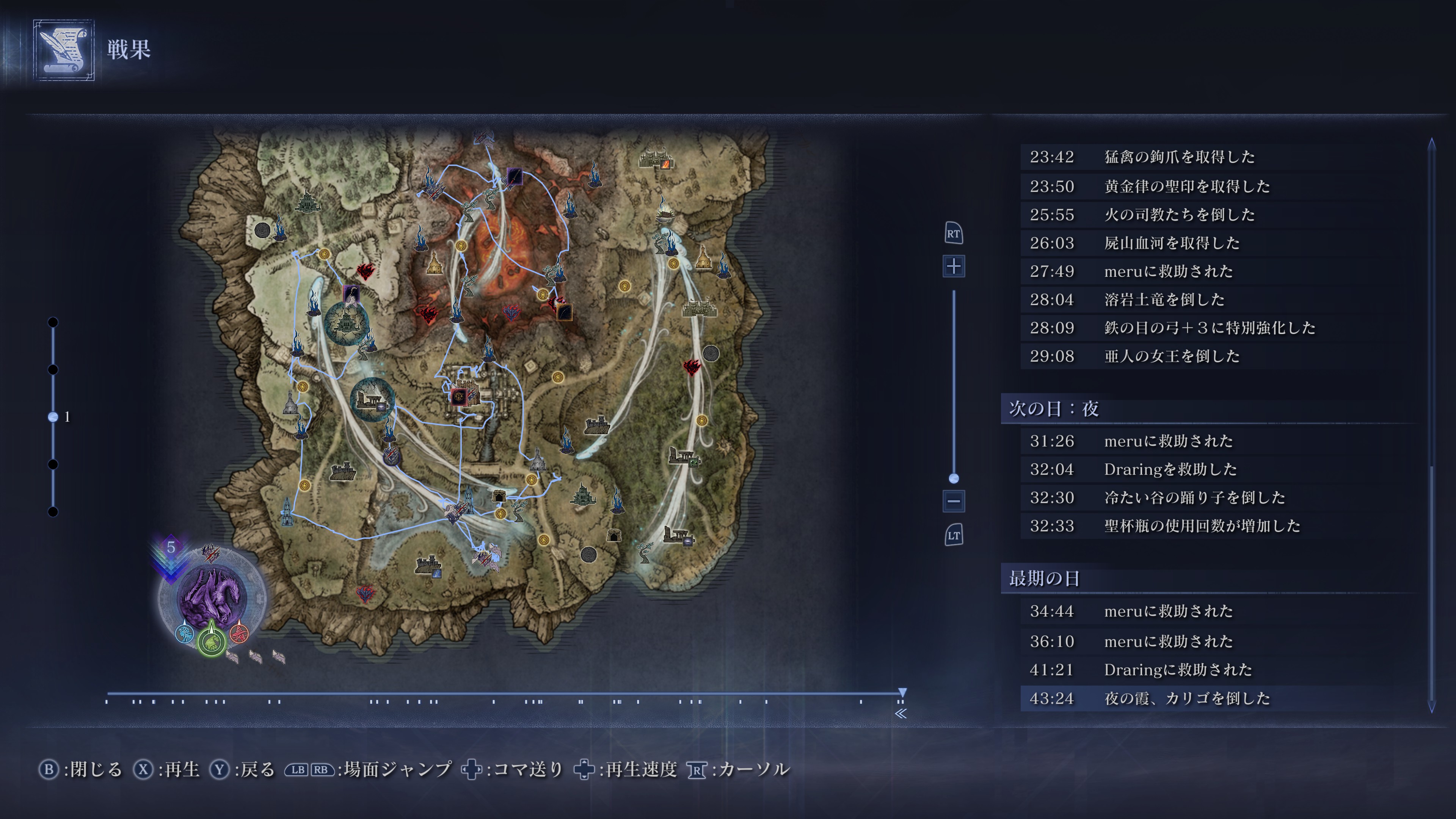
Task: Click the map zoom-out minus button
Action: (x=954, y=501)
